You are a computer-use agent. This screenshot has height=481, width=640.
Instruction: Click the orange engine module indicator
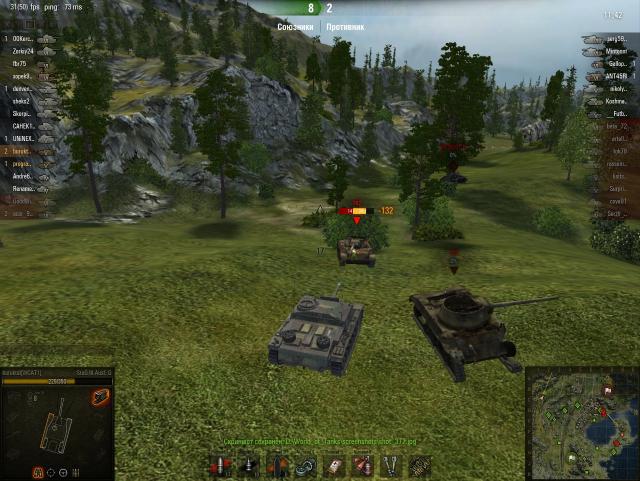tap(100, 397)
